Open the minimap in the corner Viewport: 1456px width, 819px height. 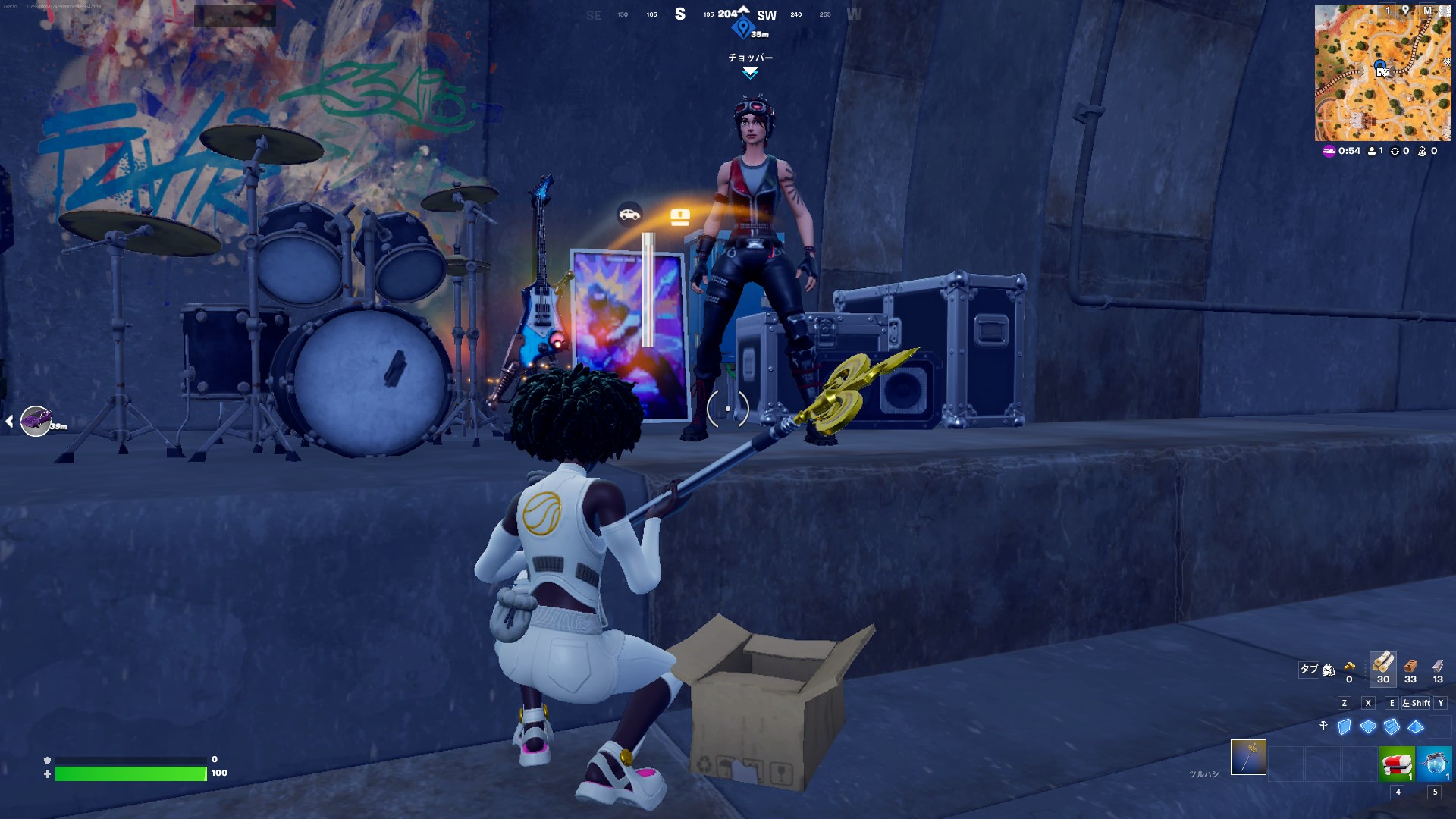1382,73
